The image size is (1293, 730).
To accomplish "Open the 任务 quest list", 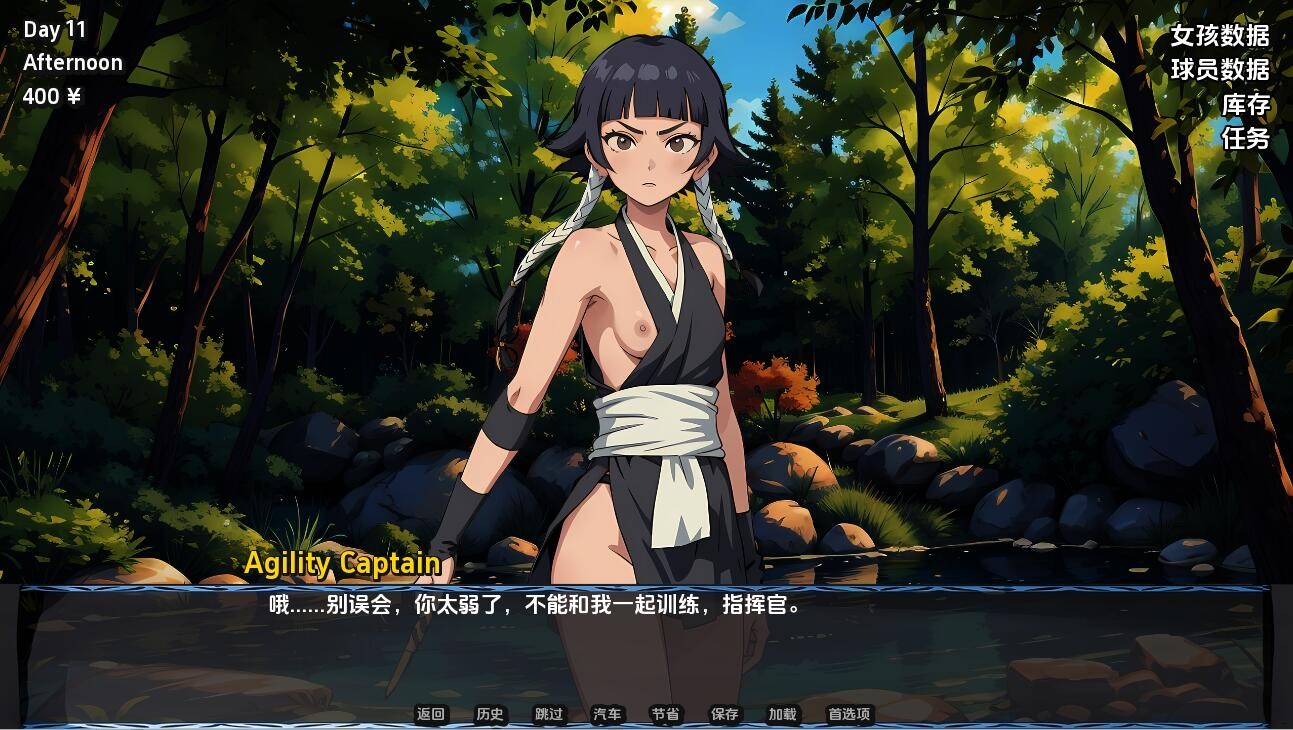I will tap(1245, 139).
